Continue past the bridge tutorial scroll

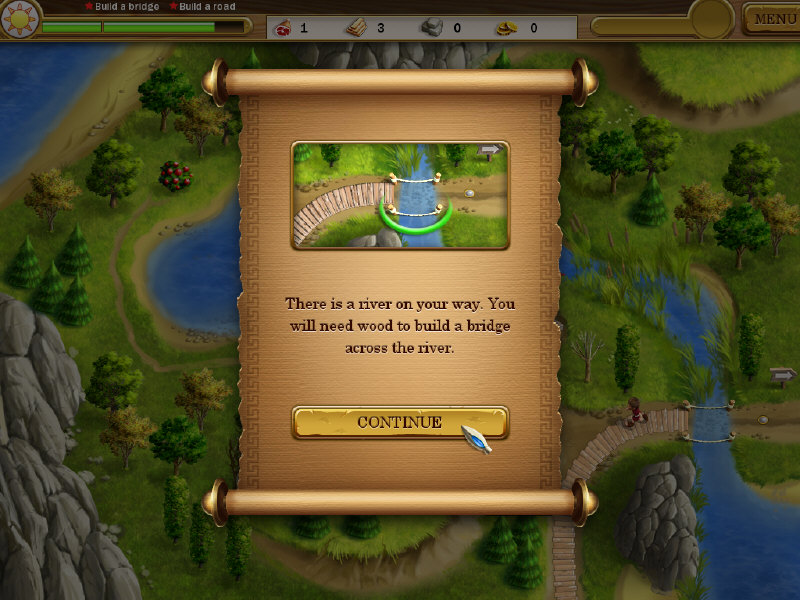tap(399, 422)
